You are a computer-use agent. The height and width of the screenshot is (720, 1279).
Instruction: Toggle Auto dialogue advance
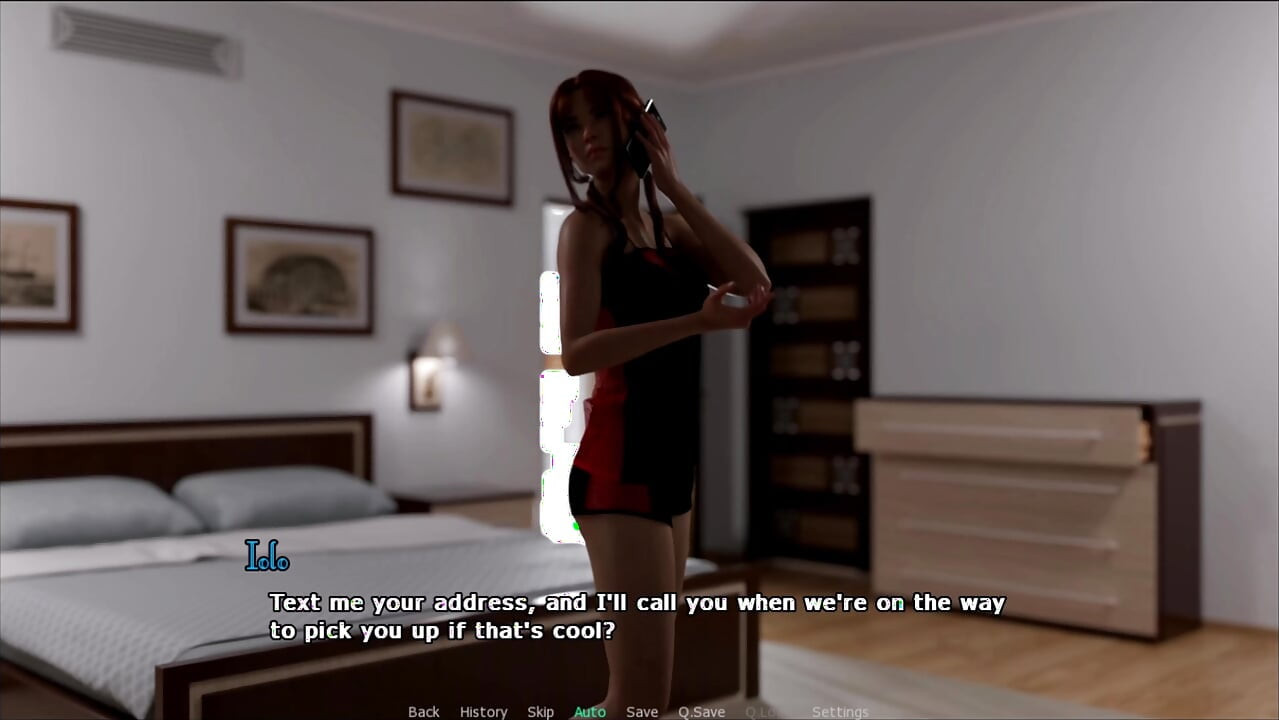589,712
